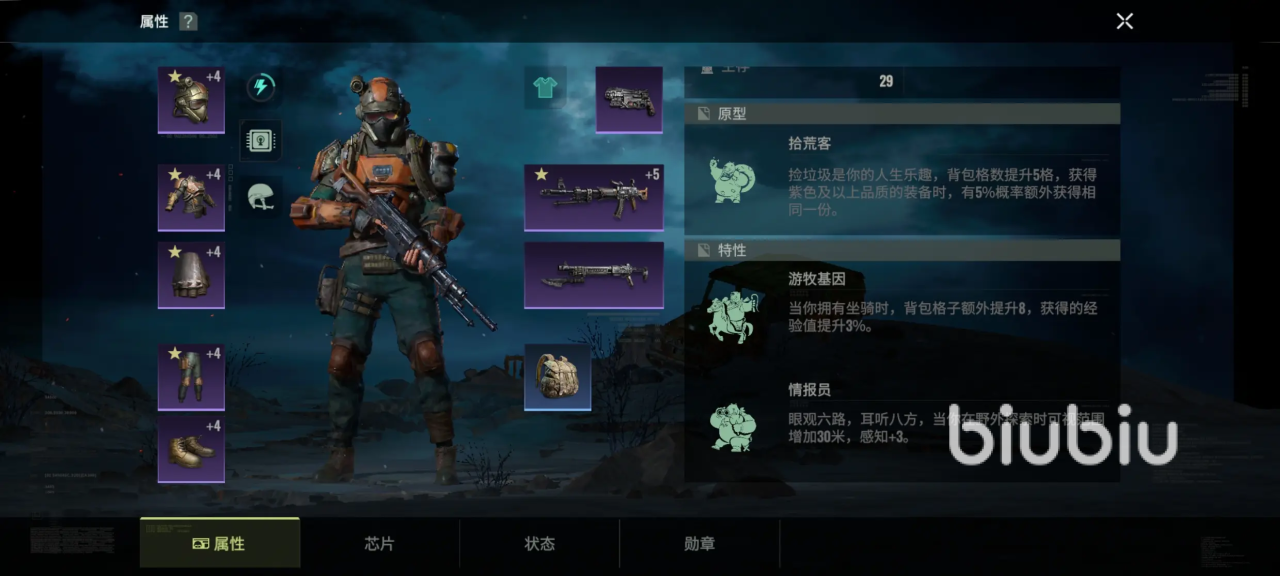Select the chest armor equipment slot
This screenshot has height=576, width=1280.
click(191, 197)
